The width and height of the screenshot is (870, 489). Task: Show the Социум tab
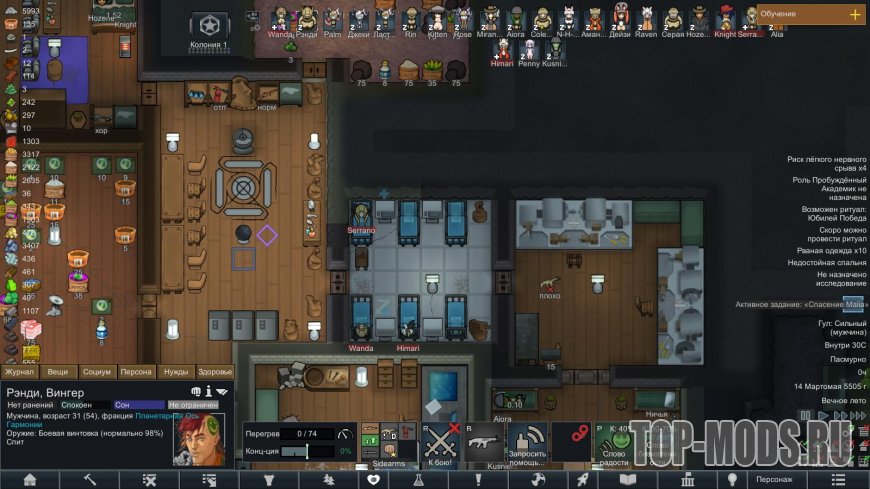coord(96,371)
